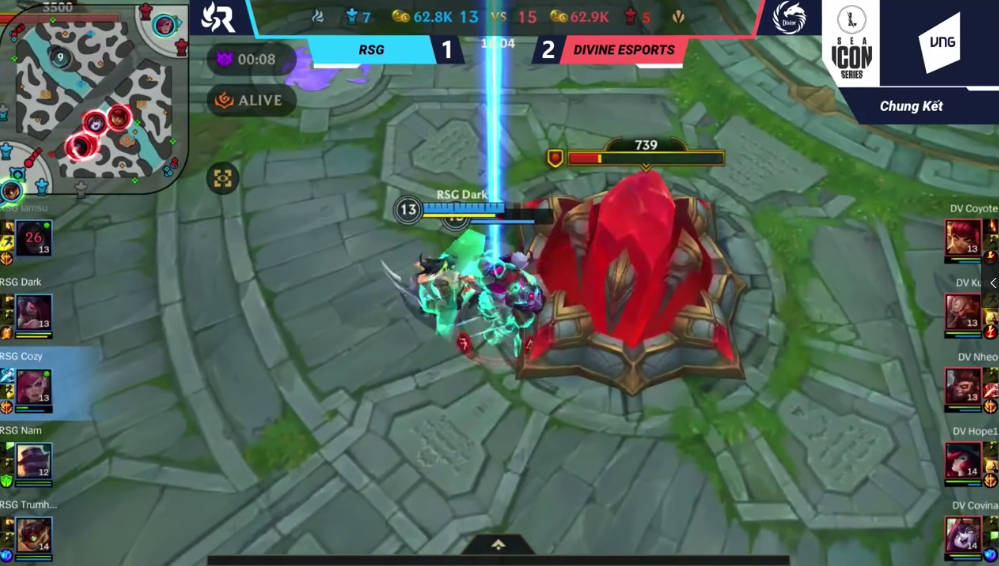Spectate DV Hope1's portrait
The height and width of the screenshot is (566, 999).
(x=963, y=461)
